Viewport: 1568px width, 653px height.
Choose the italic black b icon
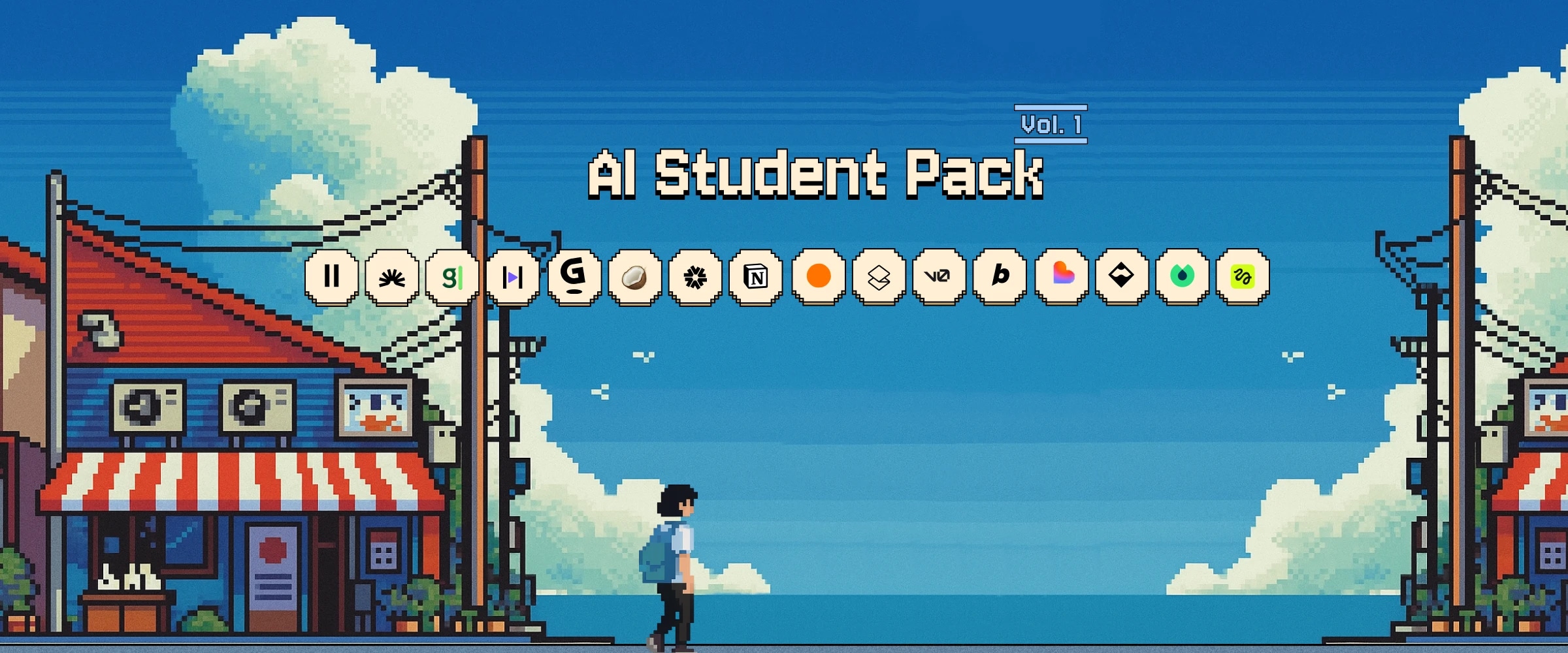coord(1000,277)
